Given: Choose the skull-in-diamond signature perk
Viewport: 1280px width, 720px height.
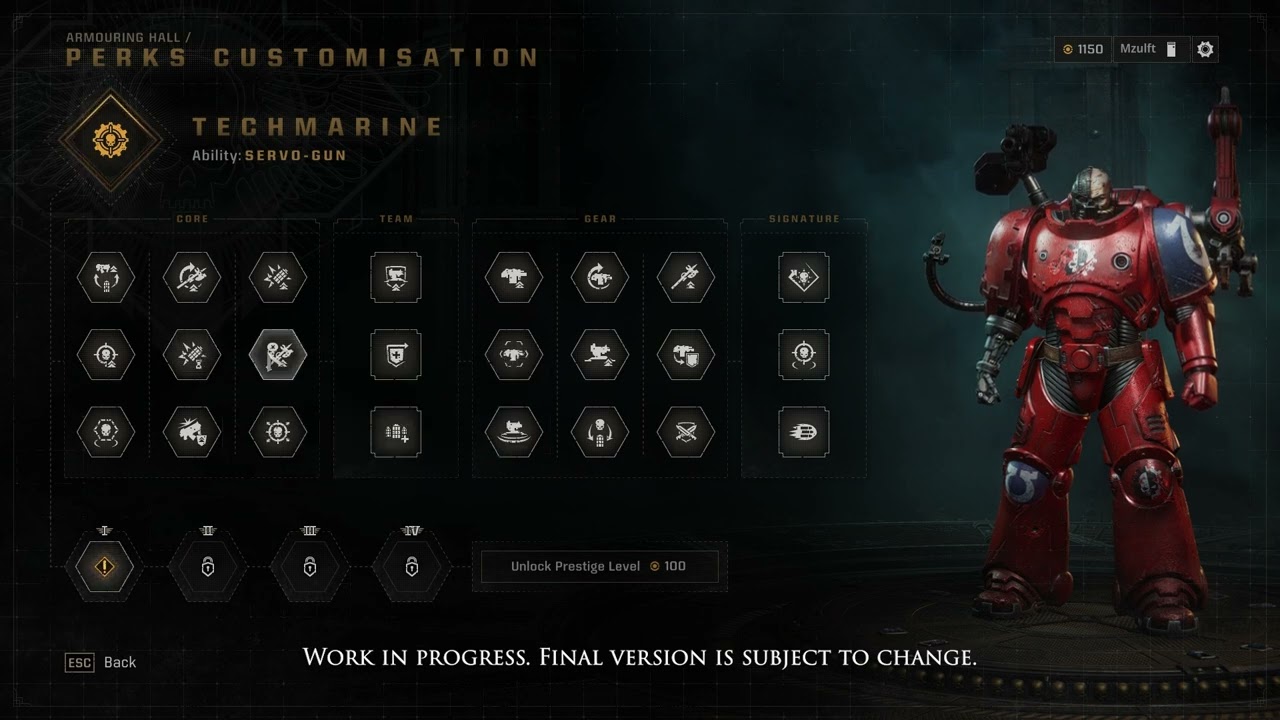Looking at the screenshot, I should (x=803, y=277).
